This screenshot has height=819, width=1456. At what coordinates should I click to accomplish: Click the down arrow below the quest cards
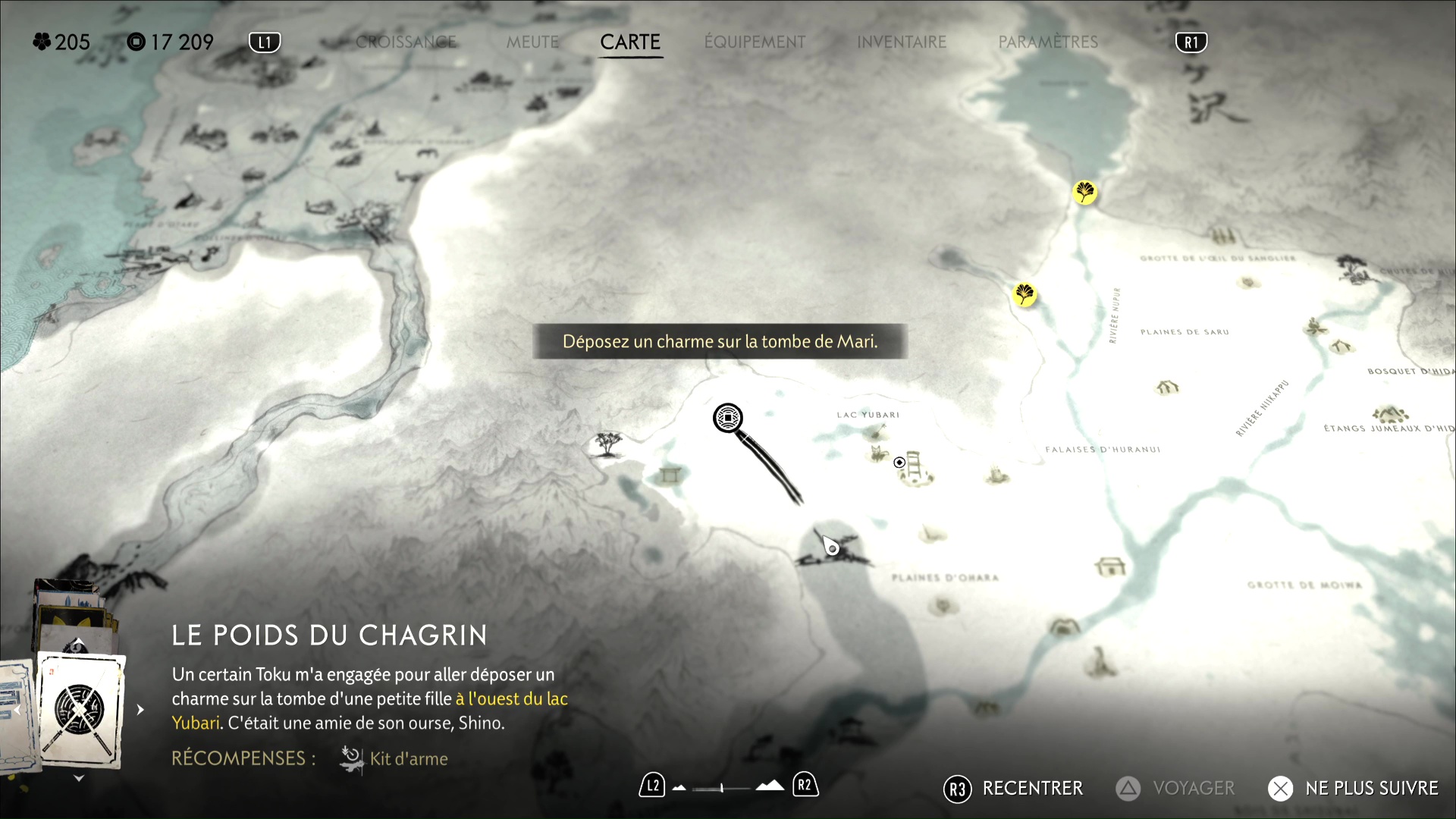[79, 778]
